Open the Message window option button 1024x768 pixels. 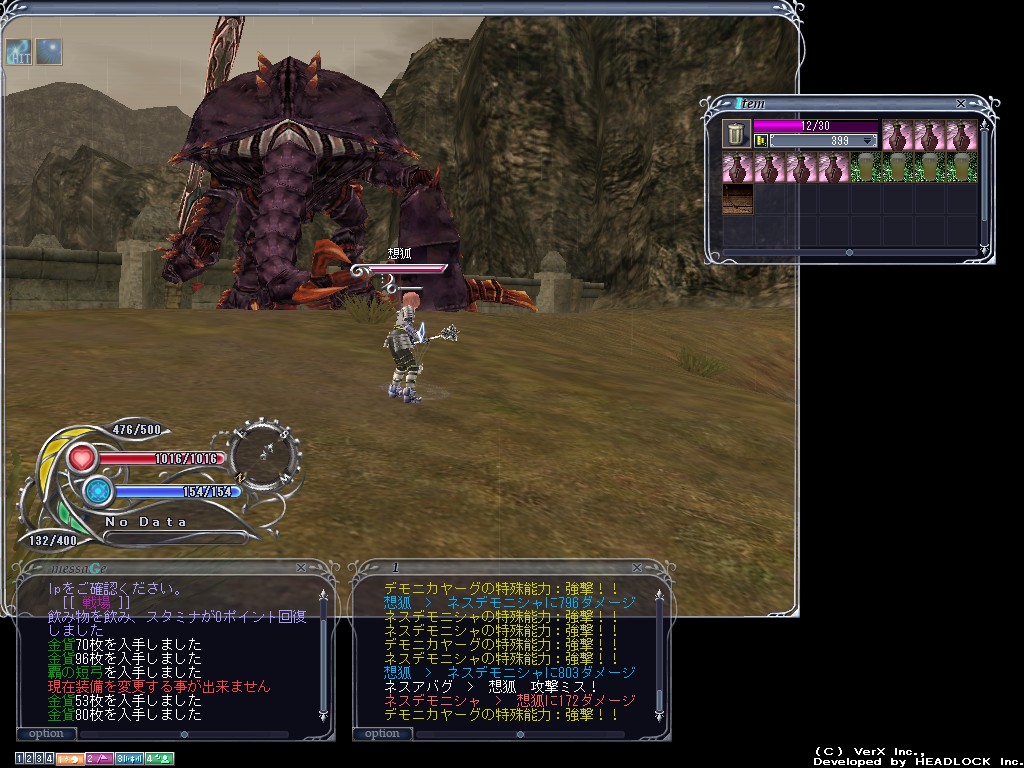click(x=46, y=733)
